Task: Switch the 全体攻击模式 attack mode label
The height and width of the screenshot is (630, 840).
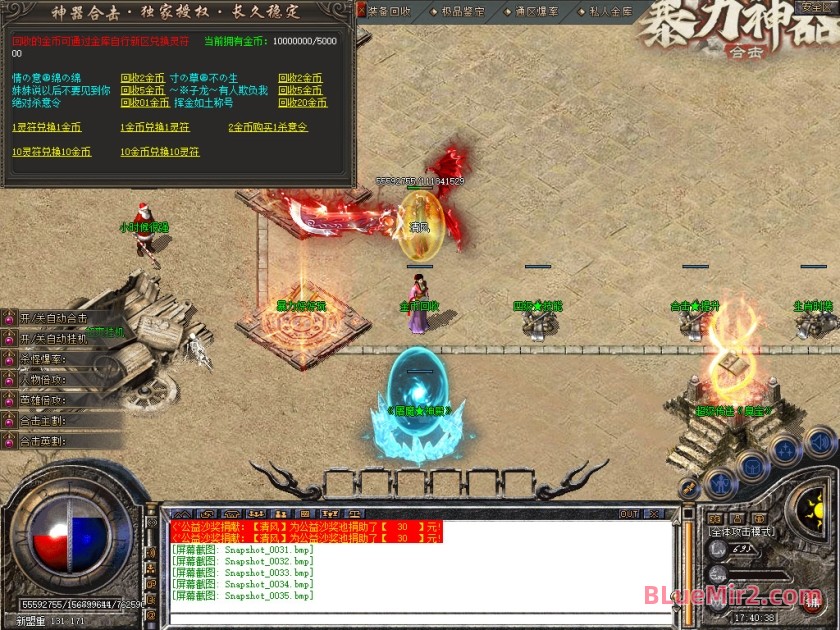Action: tap(742, 531)
